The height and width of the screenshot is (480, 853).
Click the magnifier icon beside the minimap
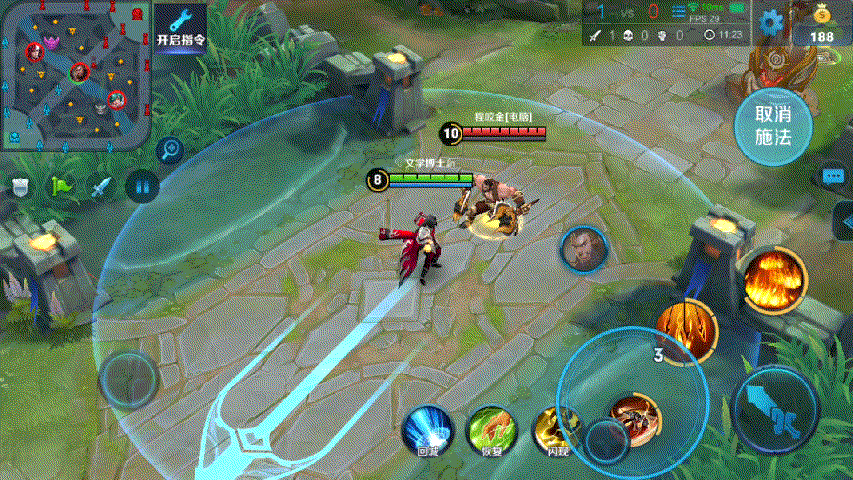click(170, 150)
